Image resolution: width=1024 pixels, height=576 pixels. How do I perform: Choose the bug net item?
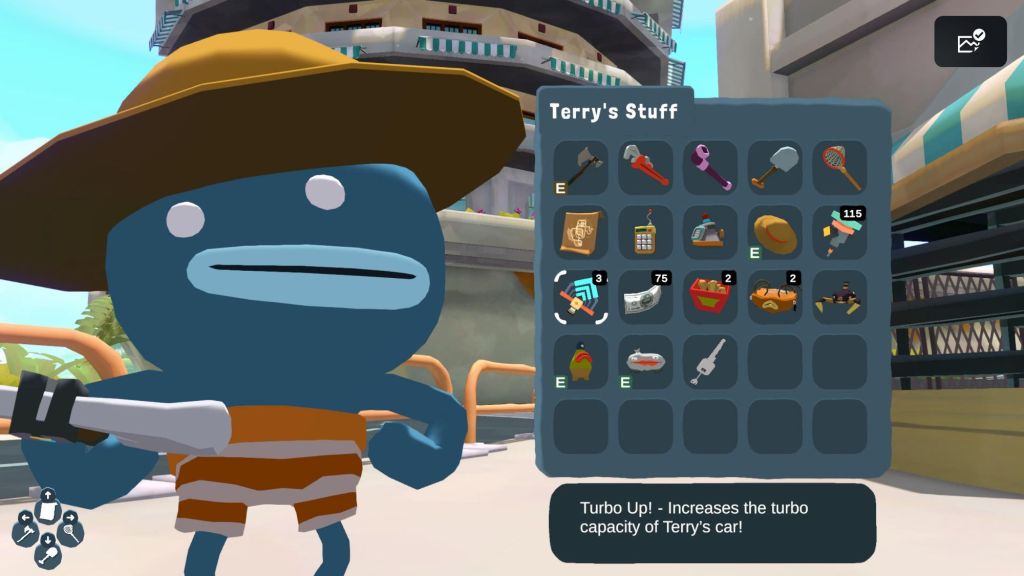(840, 167)
